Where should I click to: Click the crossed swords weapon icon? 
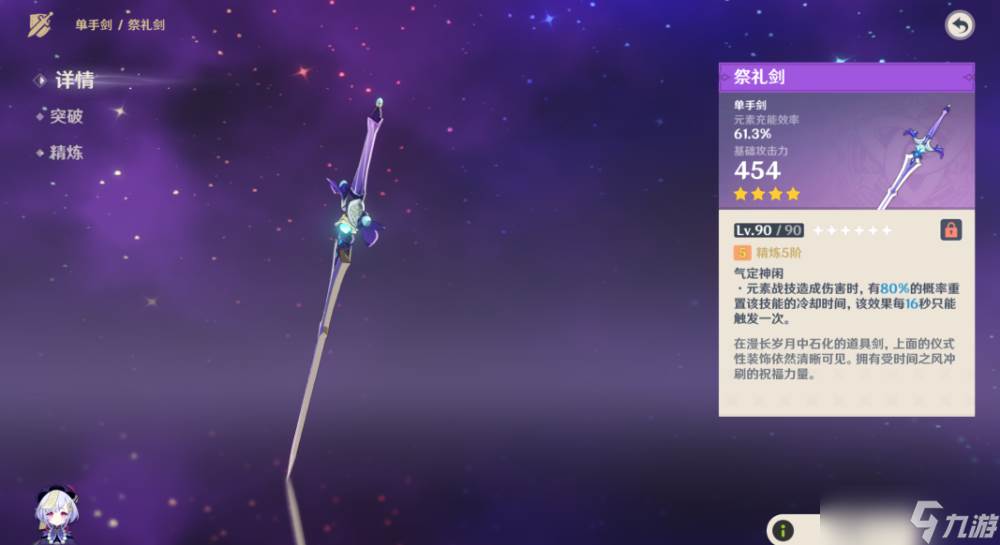40,25
